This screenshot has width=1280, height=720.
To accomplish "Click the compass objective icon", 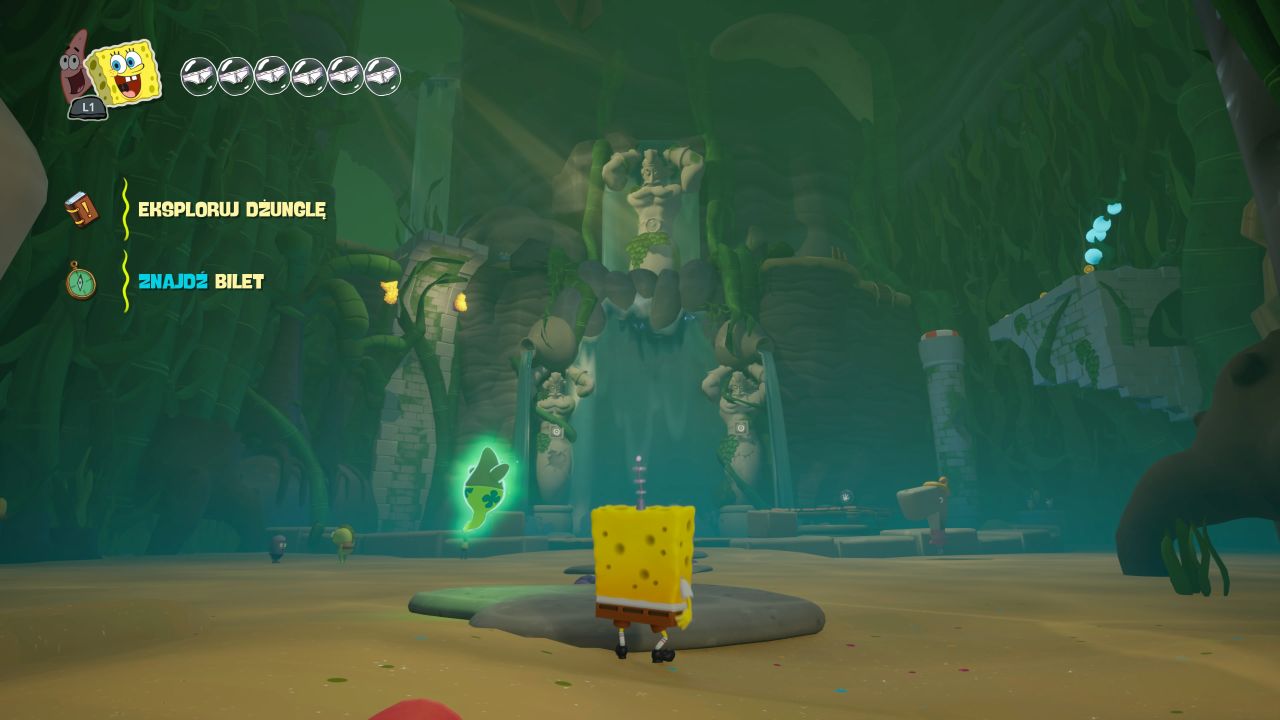I will coord(81,281).
